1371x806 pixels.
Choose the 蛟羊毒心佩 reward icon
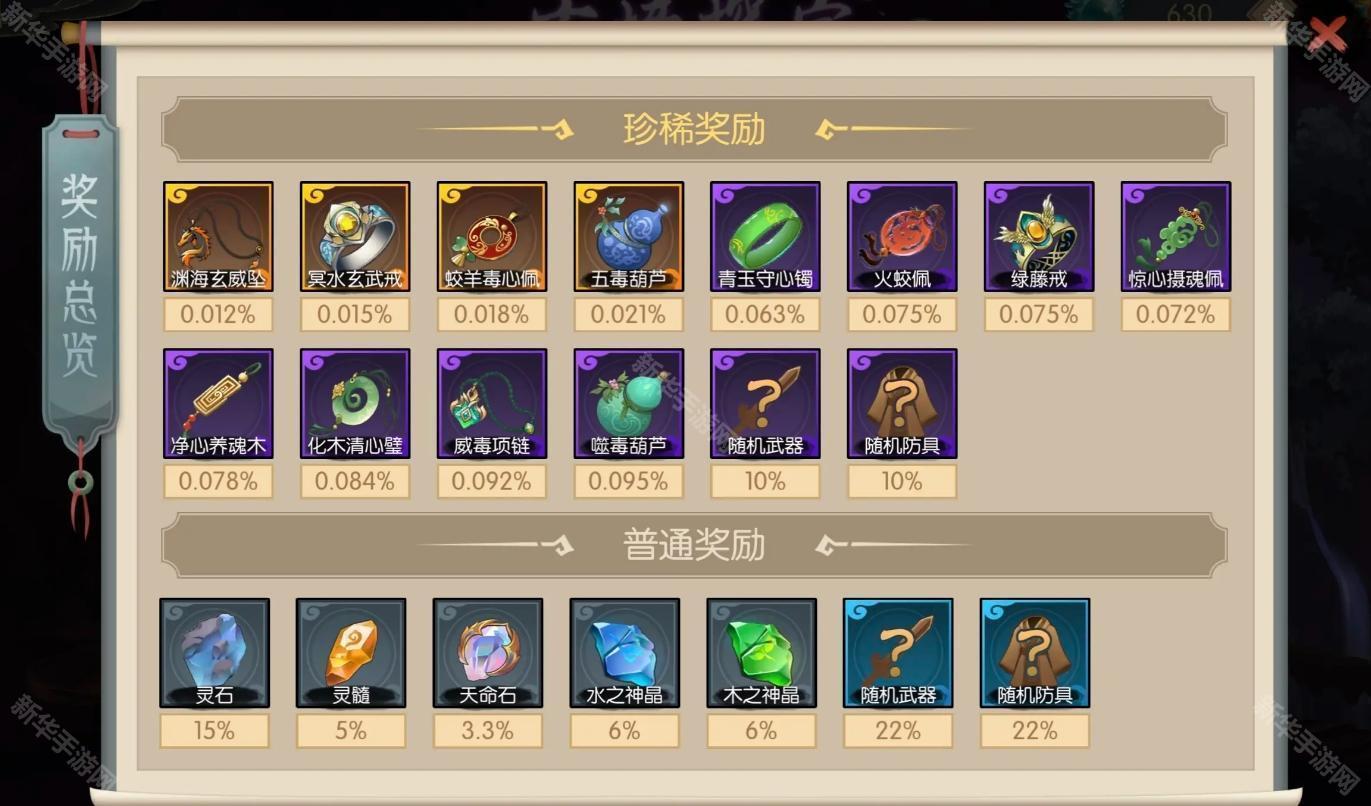point(492,236)
